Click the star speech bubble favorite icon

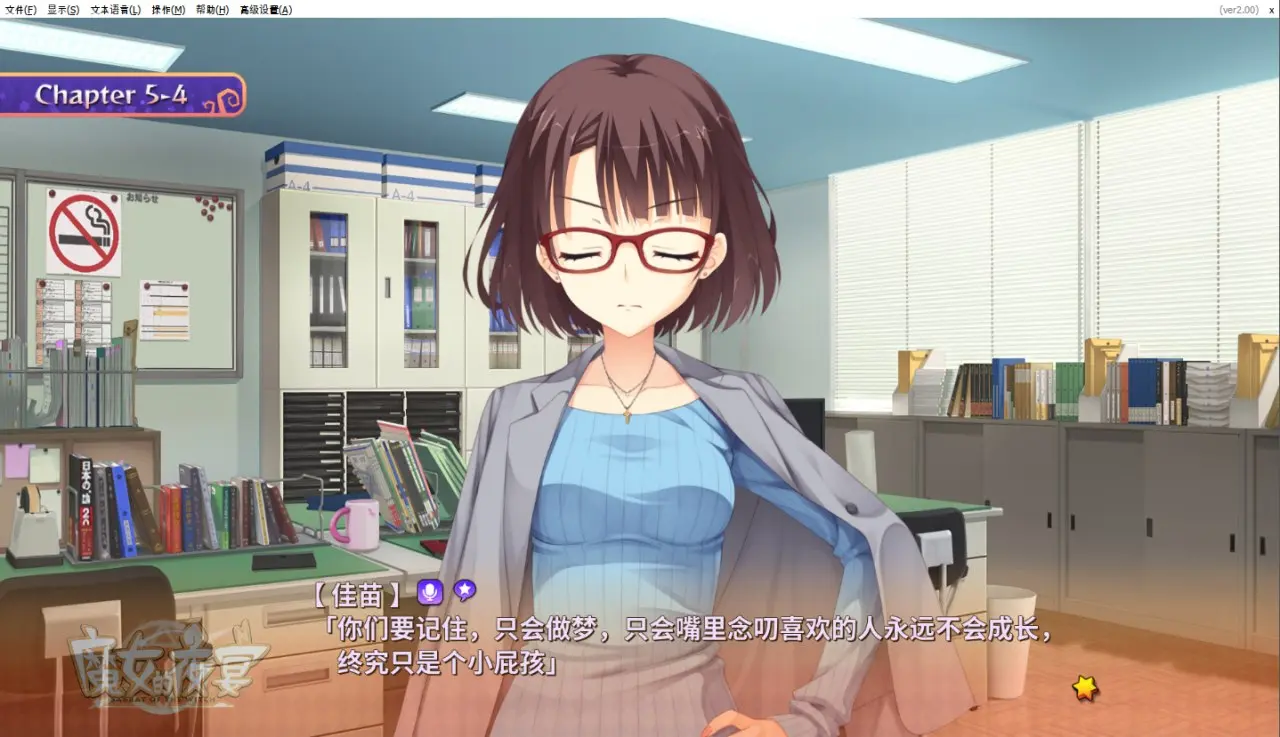click(x=464, y=591)
